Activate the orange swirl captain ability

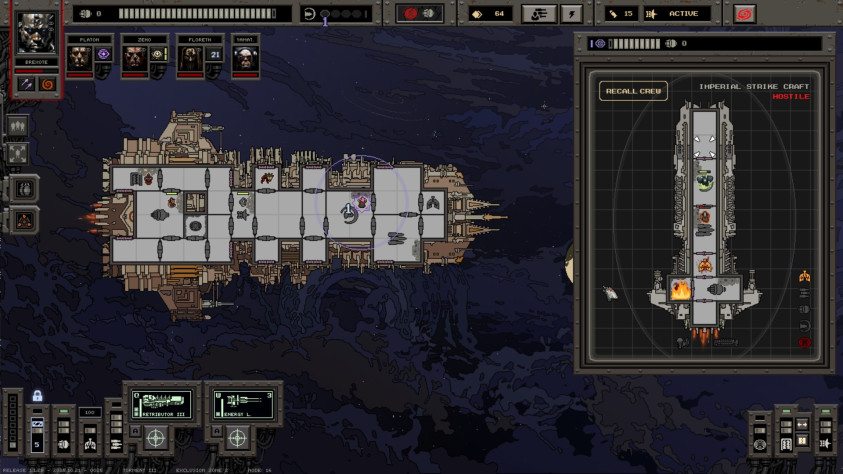tap(46, 84)
